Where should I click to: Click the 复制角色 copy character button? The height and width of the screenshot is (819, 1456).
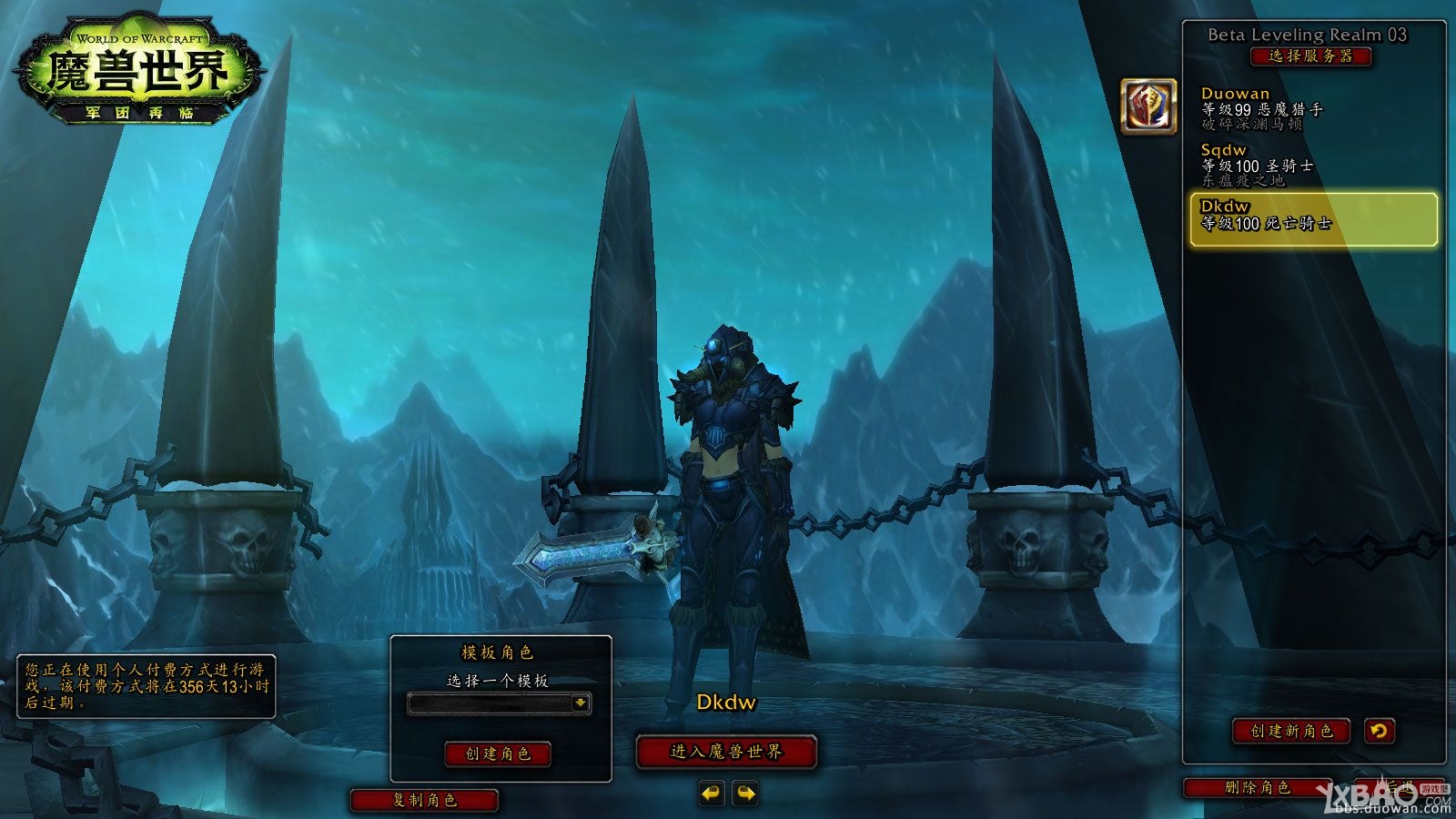(425, 800)
